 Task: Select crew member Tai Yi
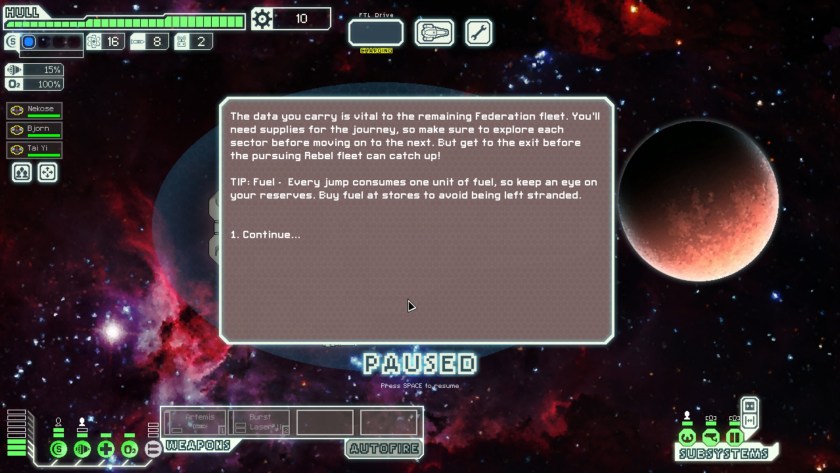(x=34, y=150)
